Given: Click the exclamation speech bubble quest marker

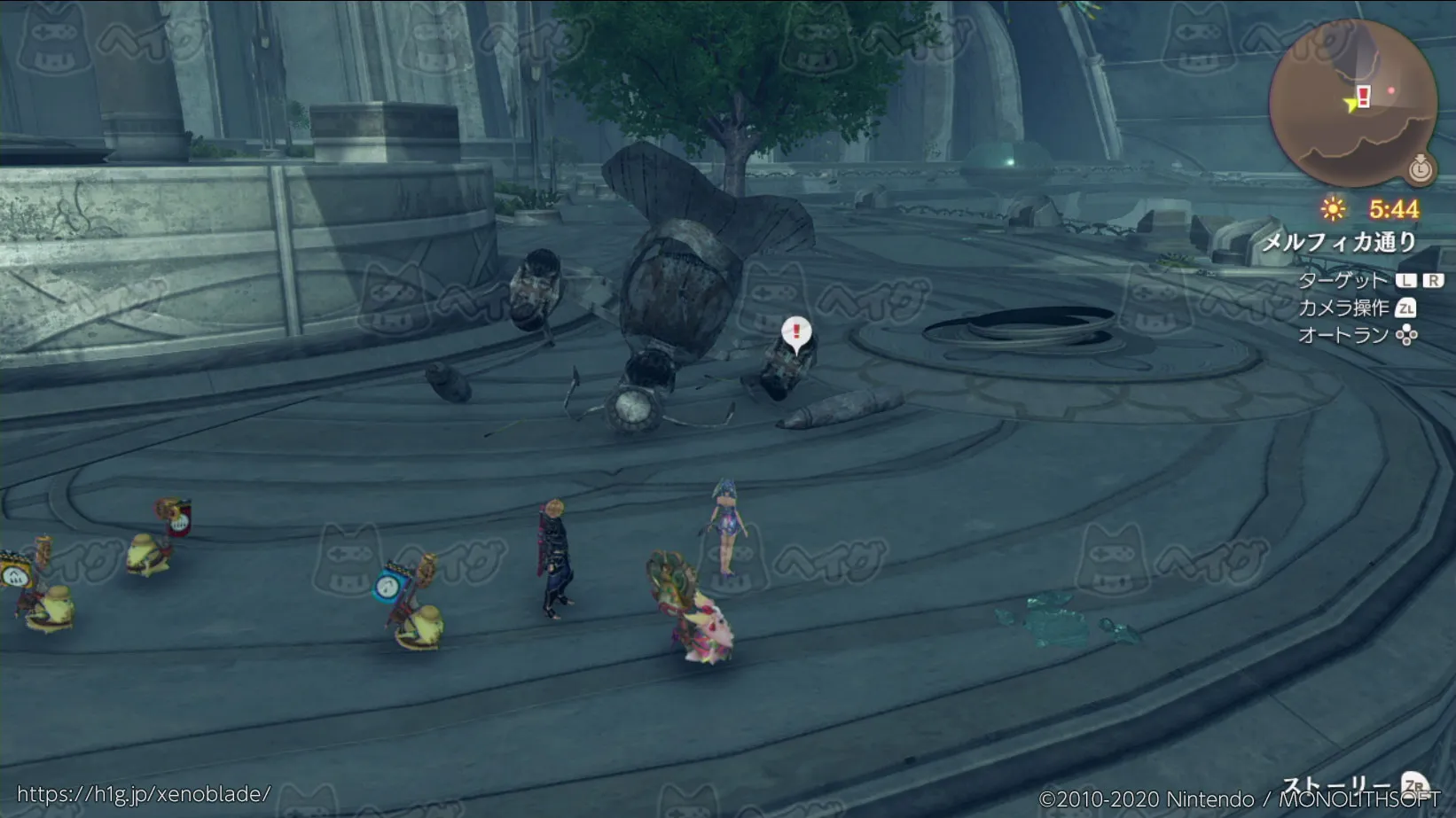Looking at the screenshot, I should point(796,333).
